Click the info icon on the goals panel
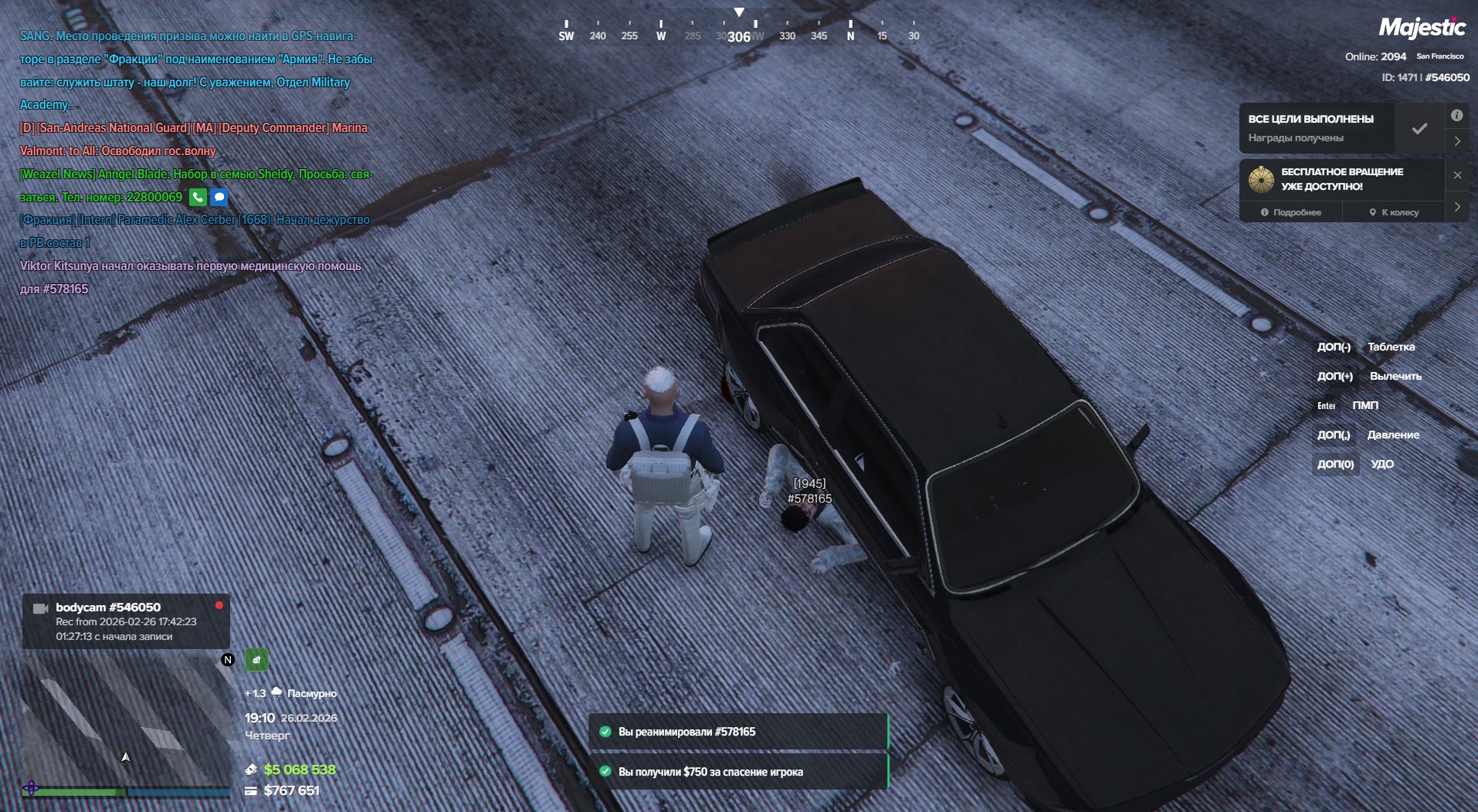This screenshot has height=812, width=1478. click(x=1456, y=116)
